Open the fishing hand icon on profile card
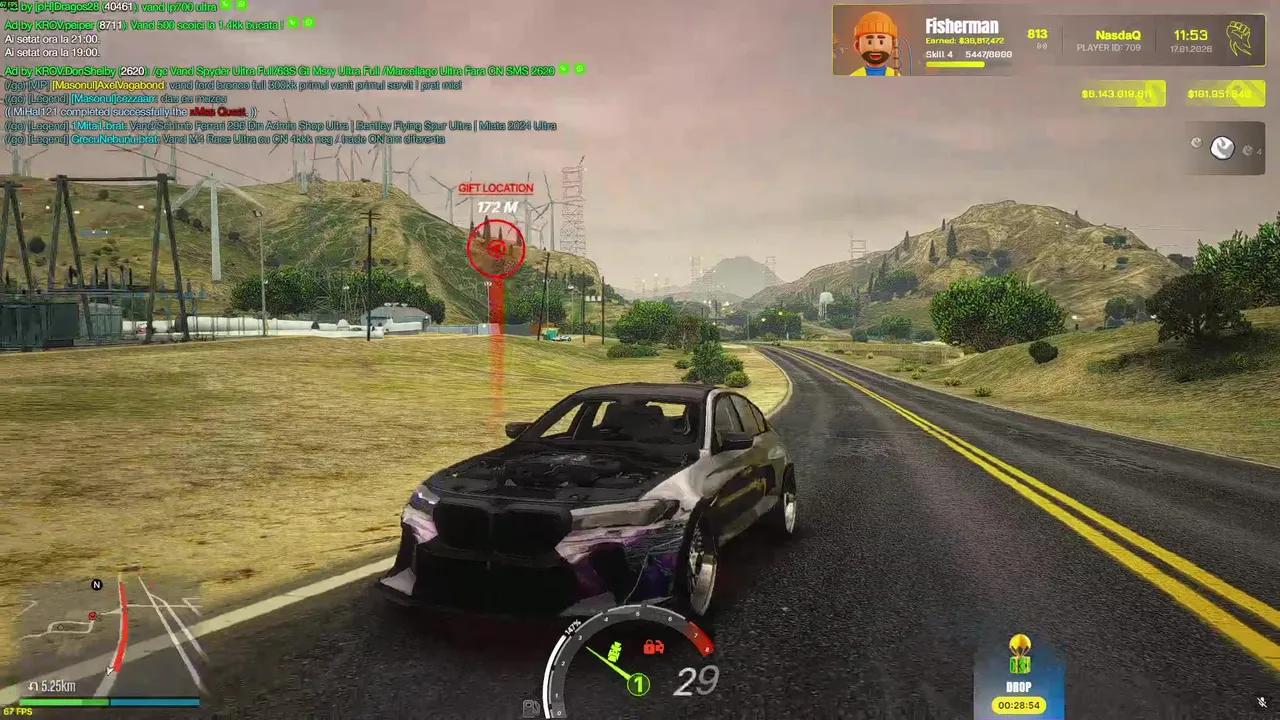This screenshot has height=720, width=1280. click(1240, 38)
